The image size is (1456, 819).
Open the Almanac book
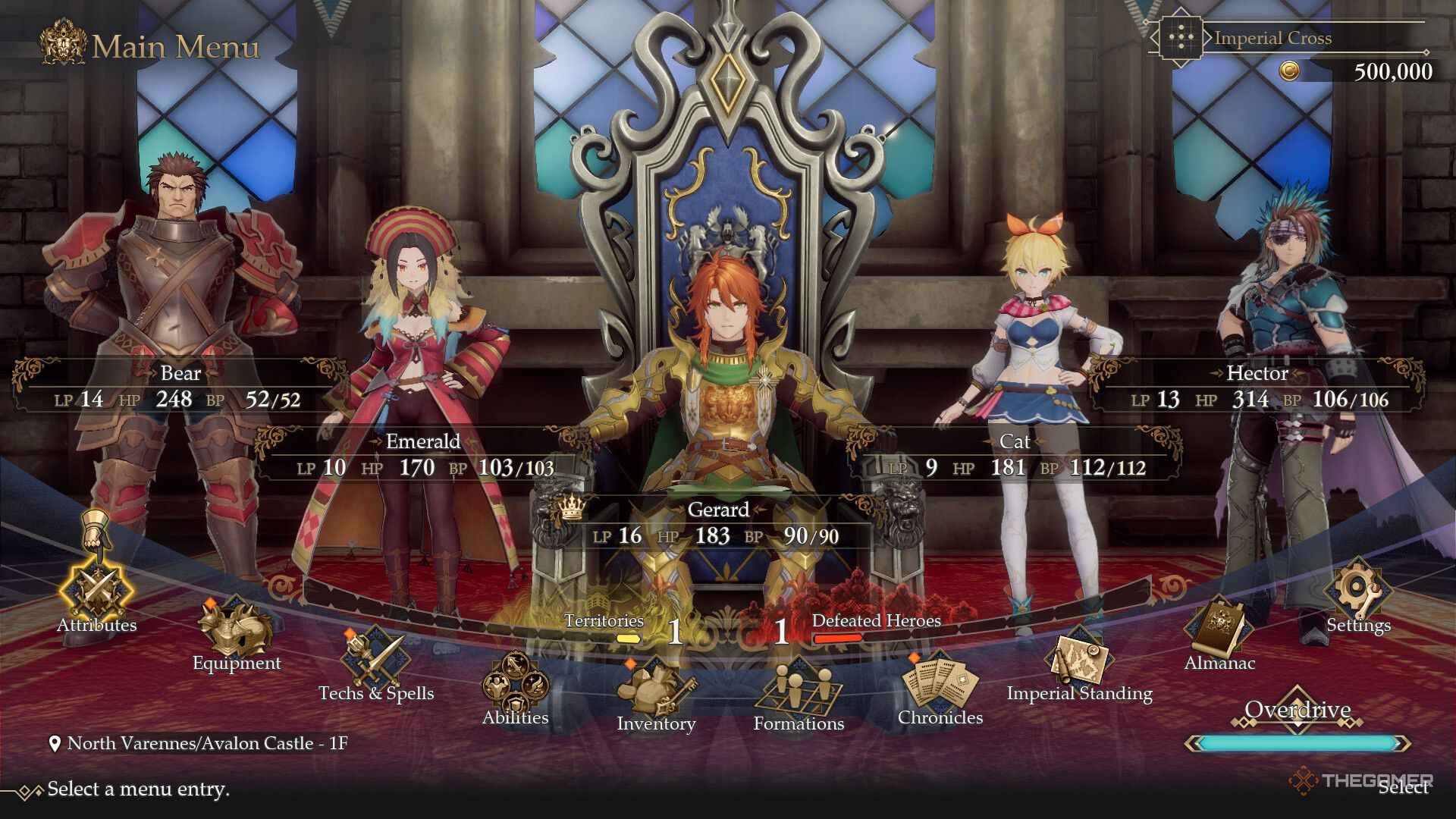point(1219,629)
